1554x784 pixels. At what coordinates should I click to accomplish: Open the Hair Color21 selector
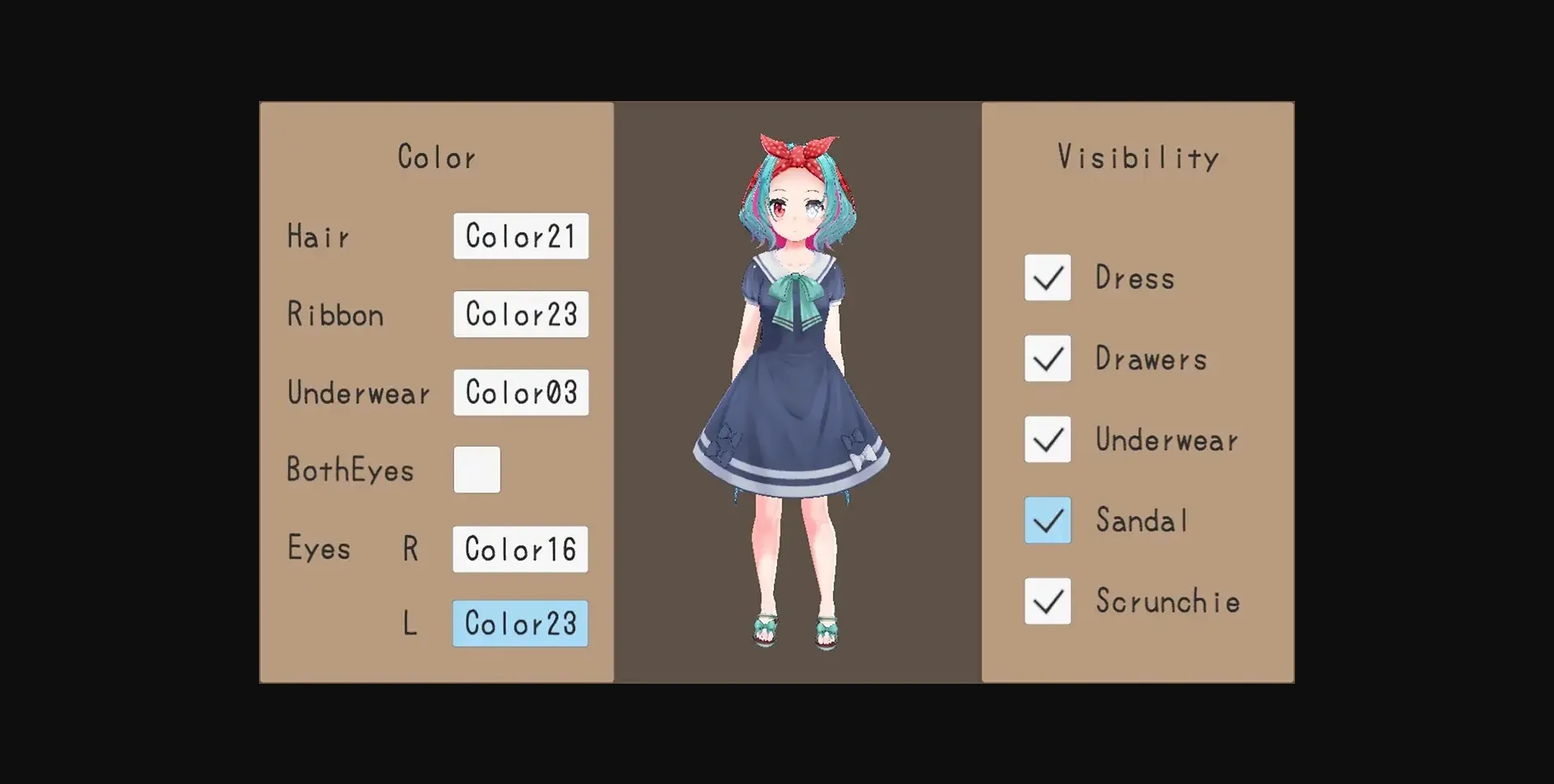click(520, 236)
